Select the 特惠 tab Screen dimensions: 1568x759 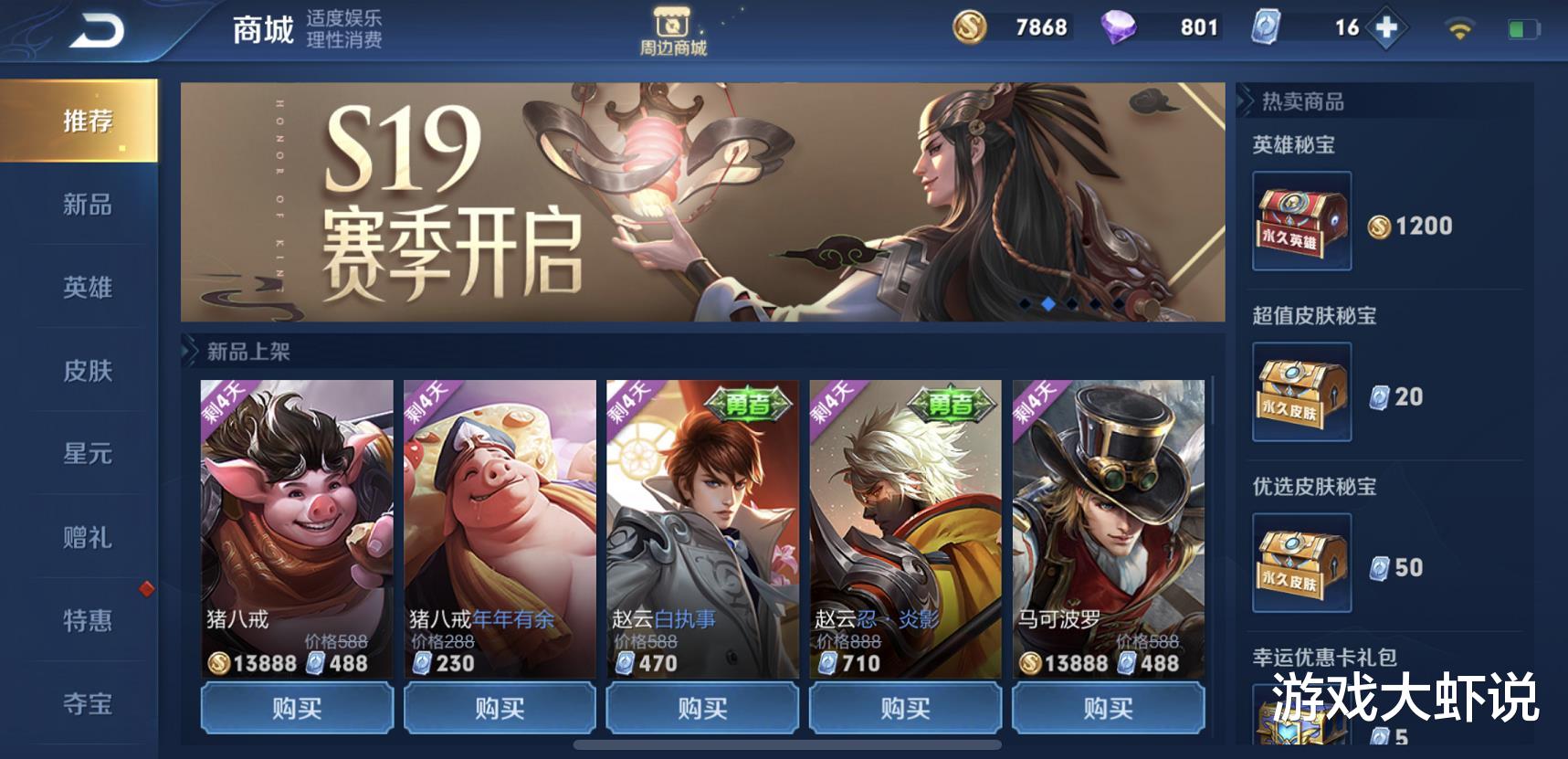click(88, 620)
